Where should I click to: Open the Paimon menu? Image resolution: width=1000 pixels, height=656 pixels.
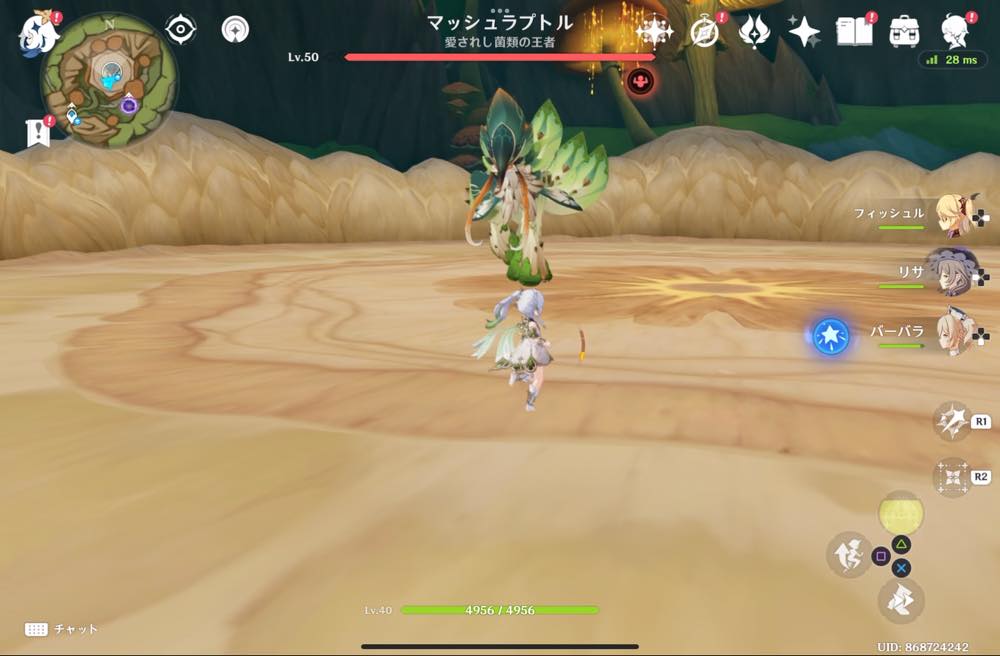pos(36,32)
